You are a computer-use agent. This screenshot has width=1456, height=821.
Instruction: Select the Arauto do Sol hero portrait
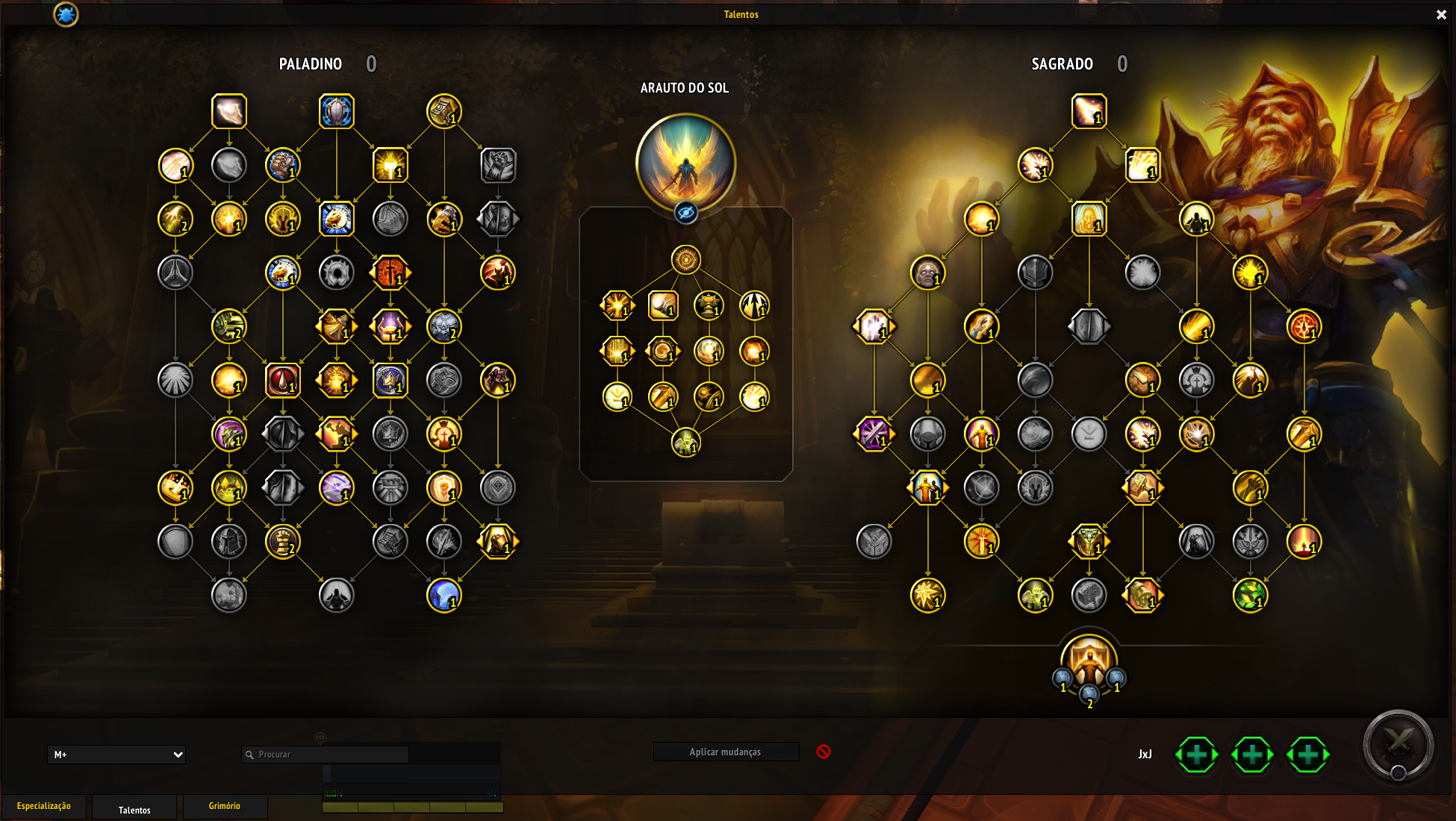tap(685, 163)
